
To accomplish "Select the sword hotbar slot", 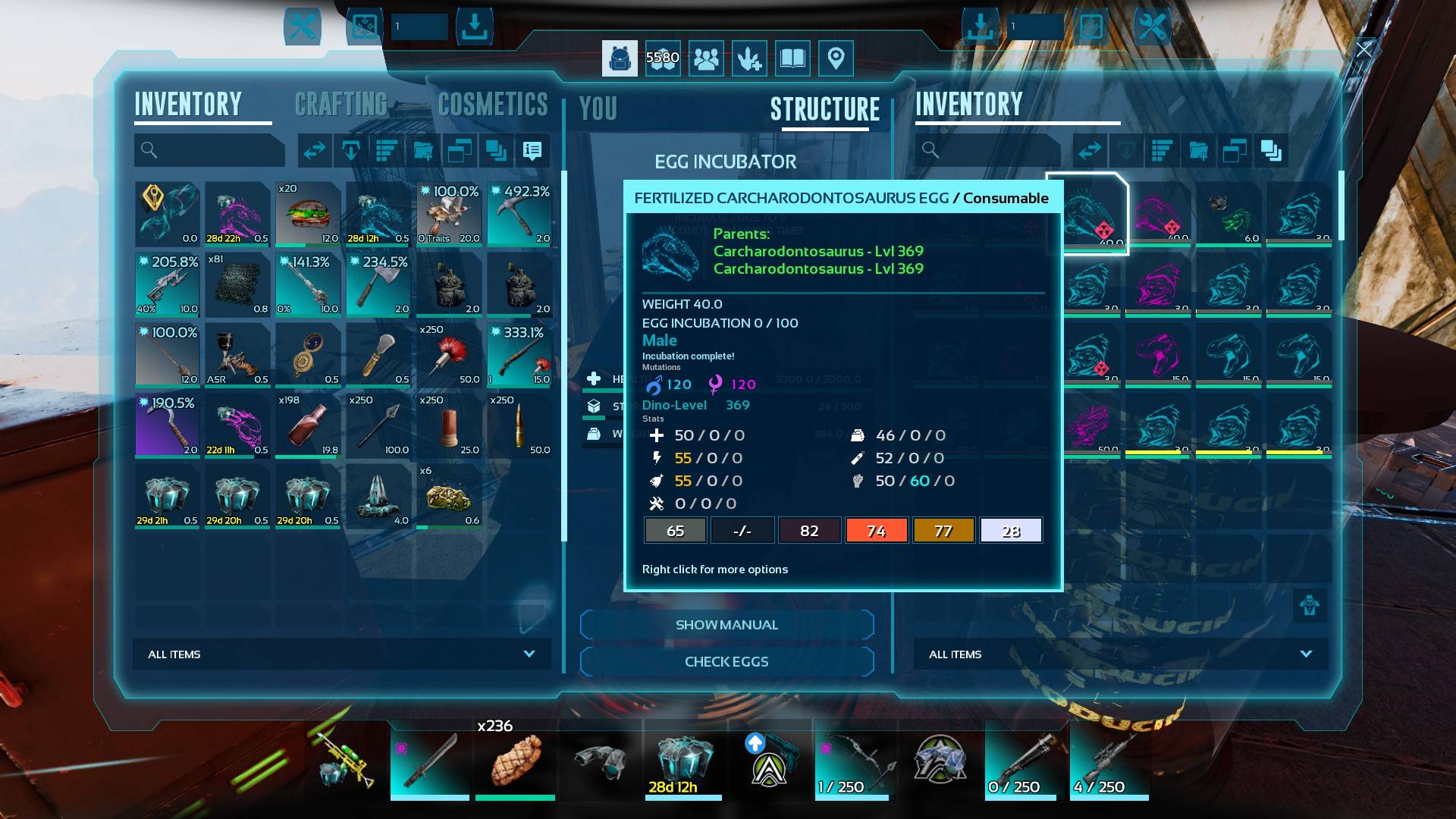I will point(430,759).
